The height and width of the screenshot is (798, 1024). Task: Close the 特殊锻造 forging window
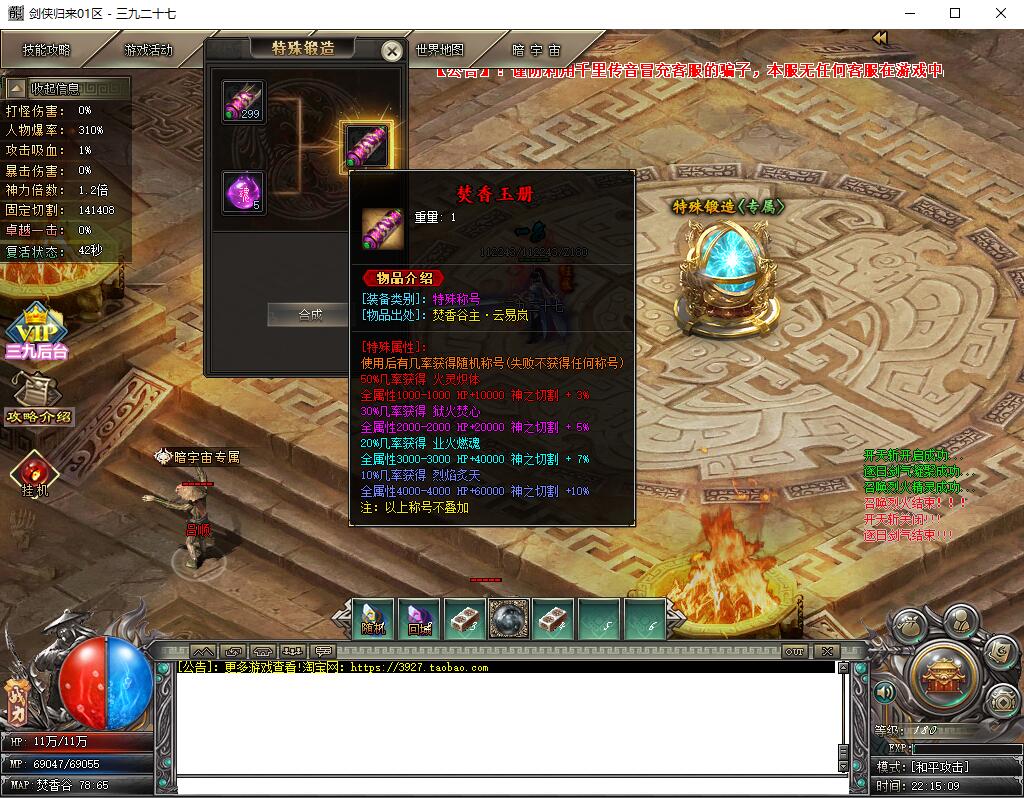(x=393, y=51)
